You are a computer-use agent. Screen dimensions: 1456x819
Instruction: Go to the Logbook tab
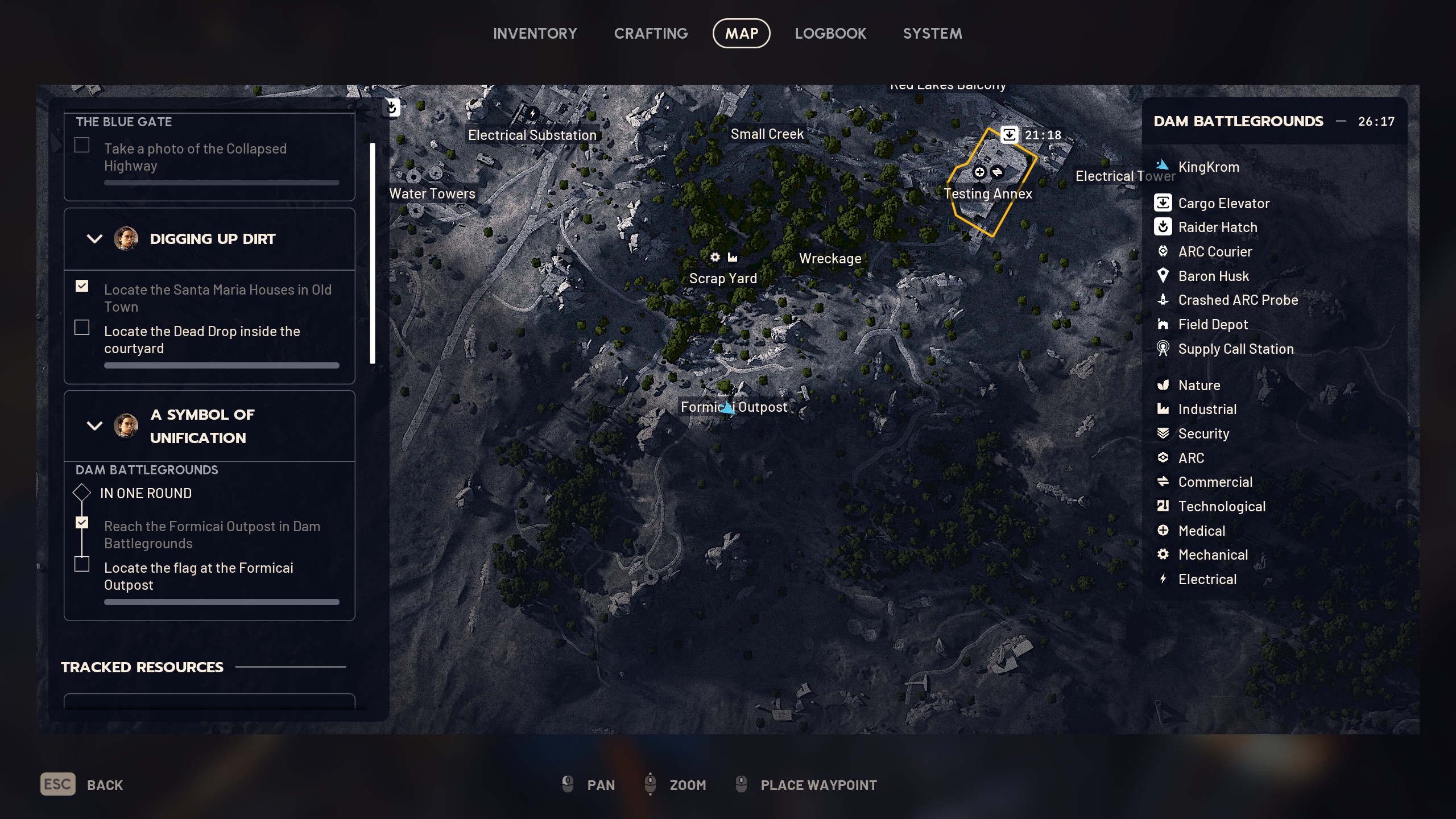tap(830, 34)
